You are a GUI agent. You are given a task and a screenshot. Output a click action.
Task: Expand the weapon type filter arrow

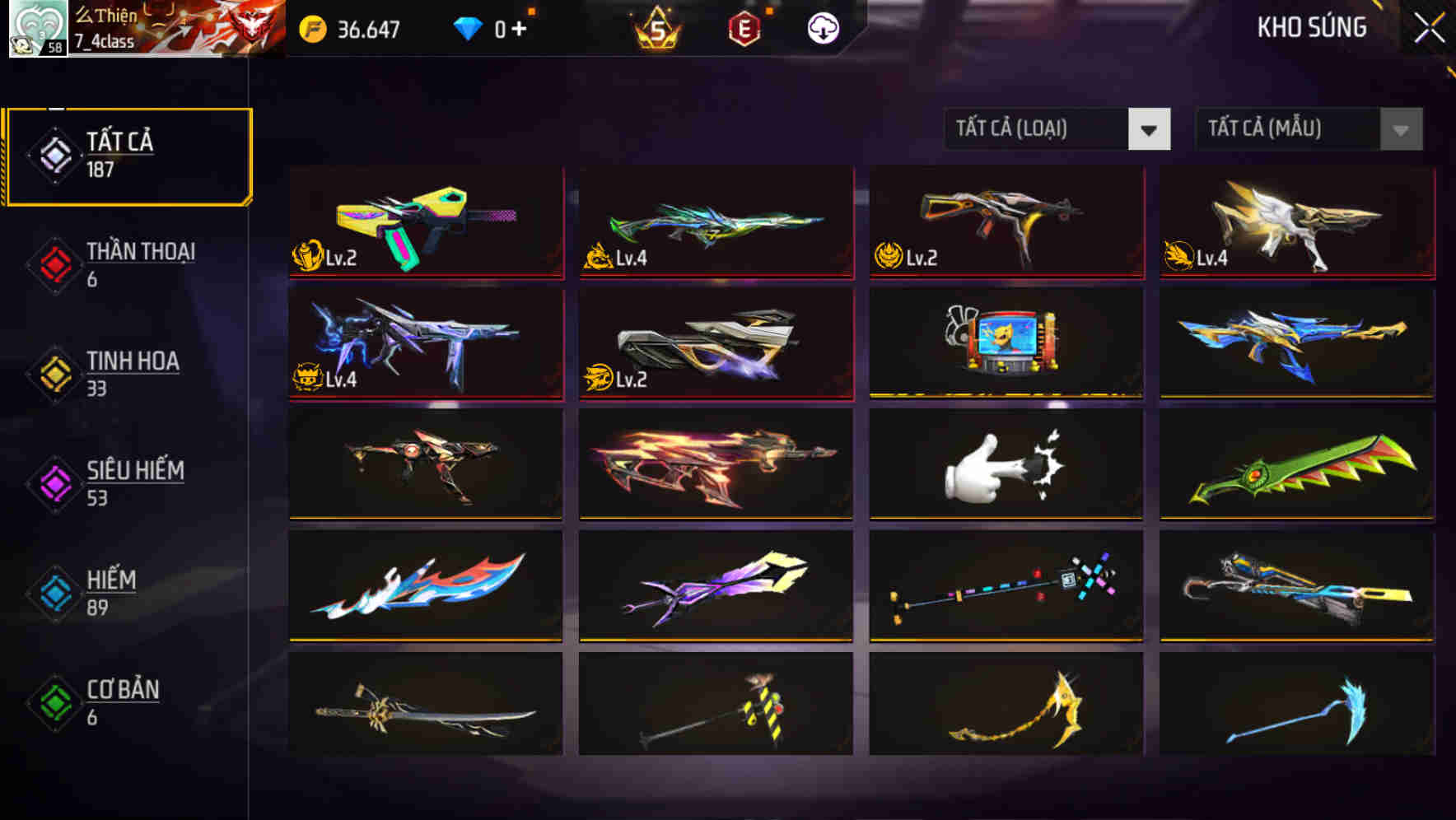1150,129
